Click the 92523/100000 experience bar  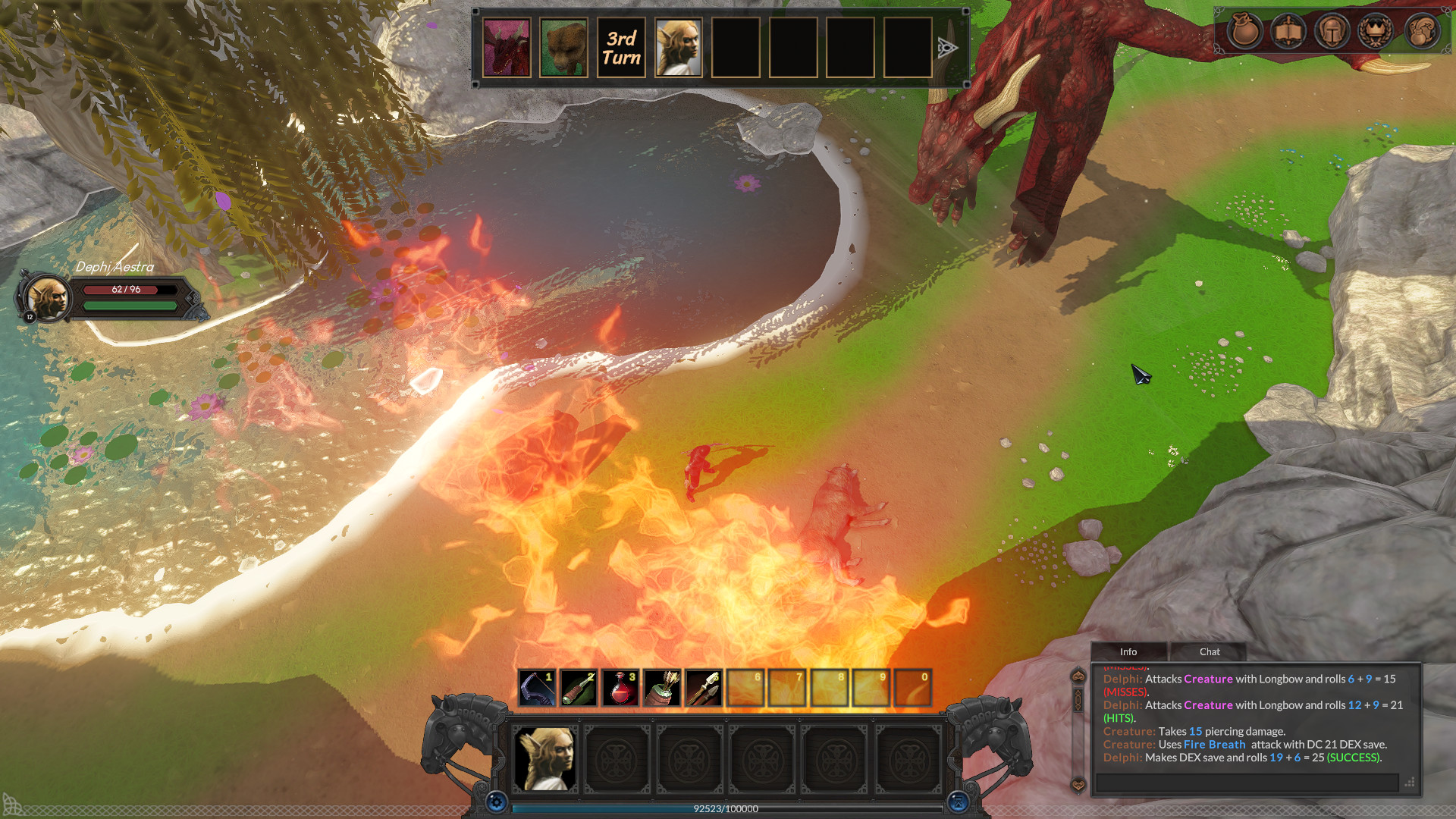pyautogui.click(x=725, y=809)
